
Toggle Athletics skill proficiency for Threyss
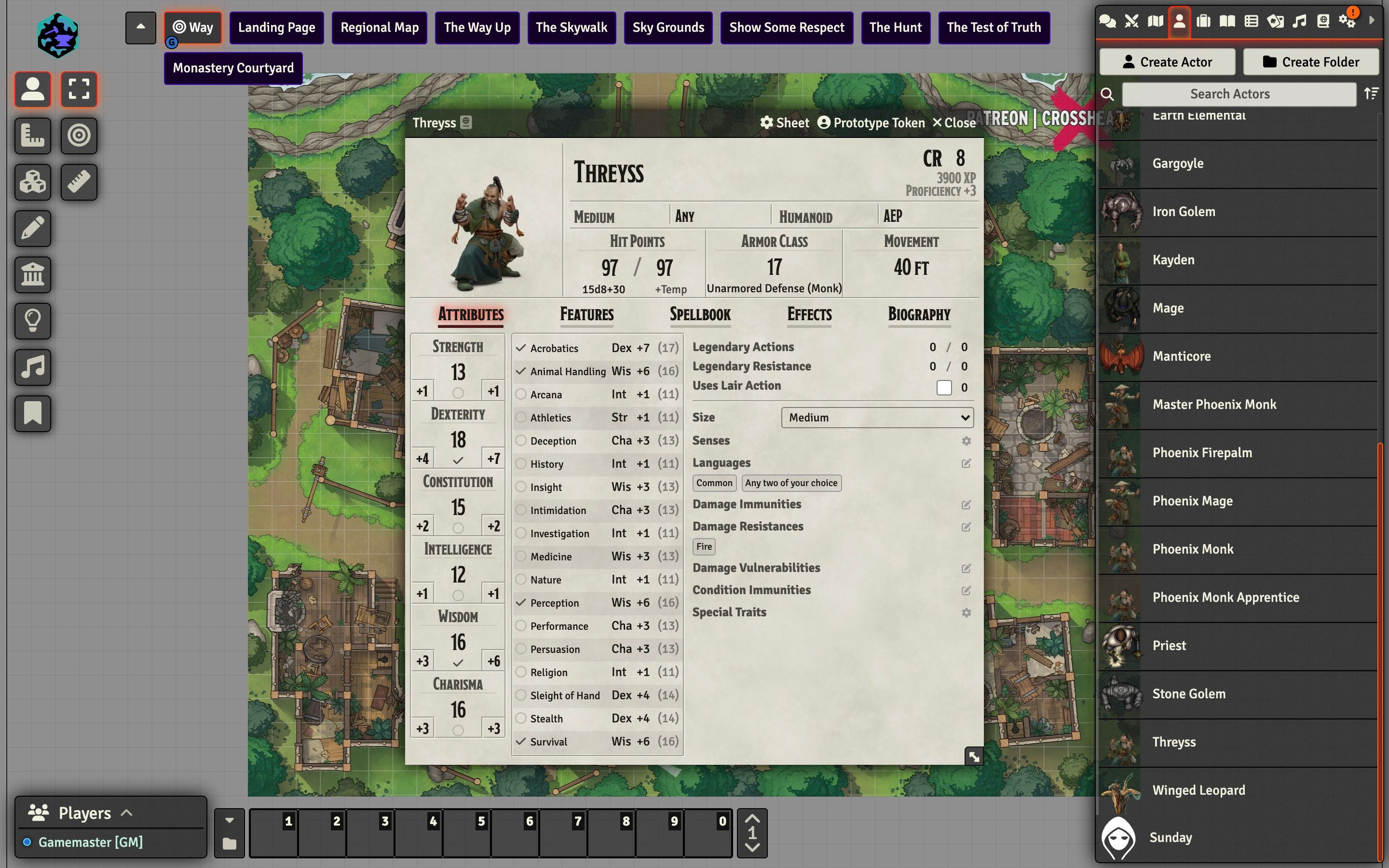coord(520,417)
